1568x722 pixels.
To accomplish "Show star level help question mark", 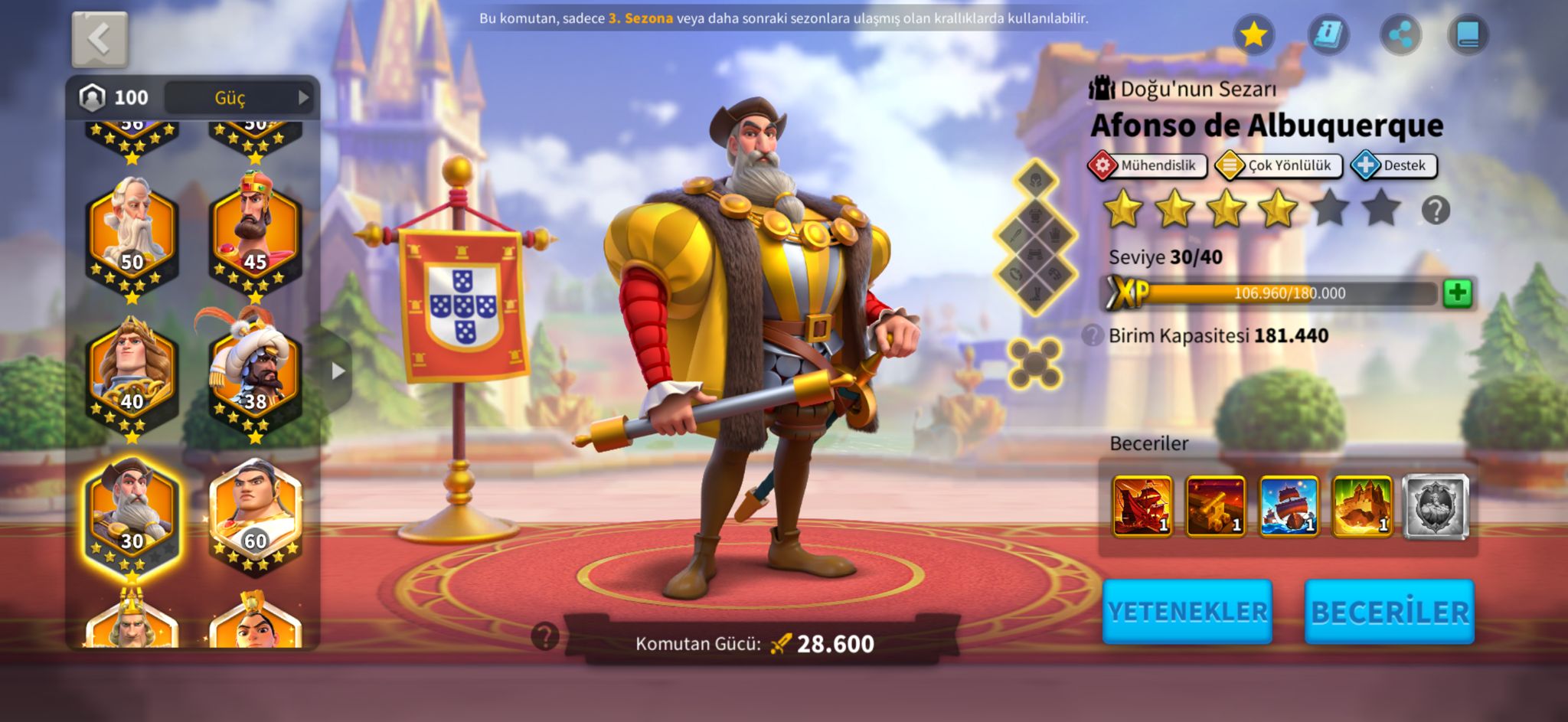I will tap(1436, 210).
